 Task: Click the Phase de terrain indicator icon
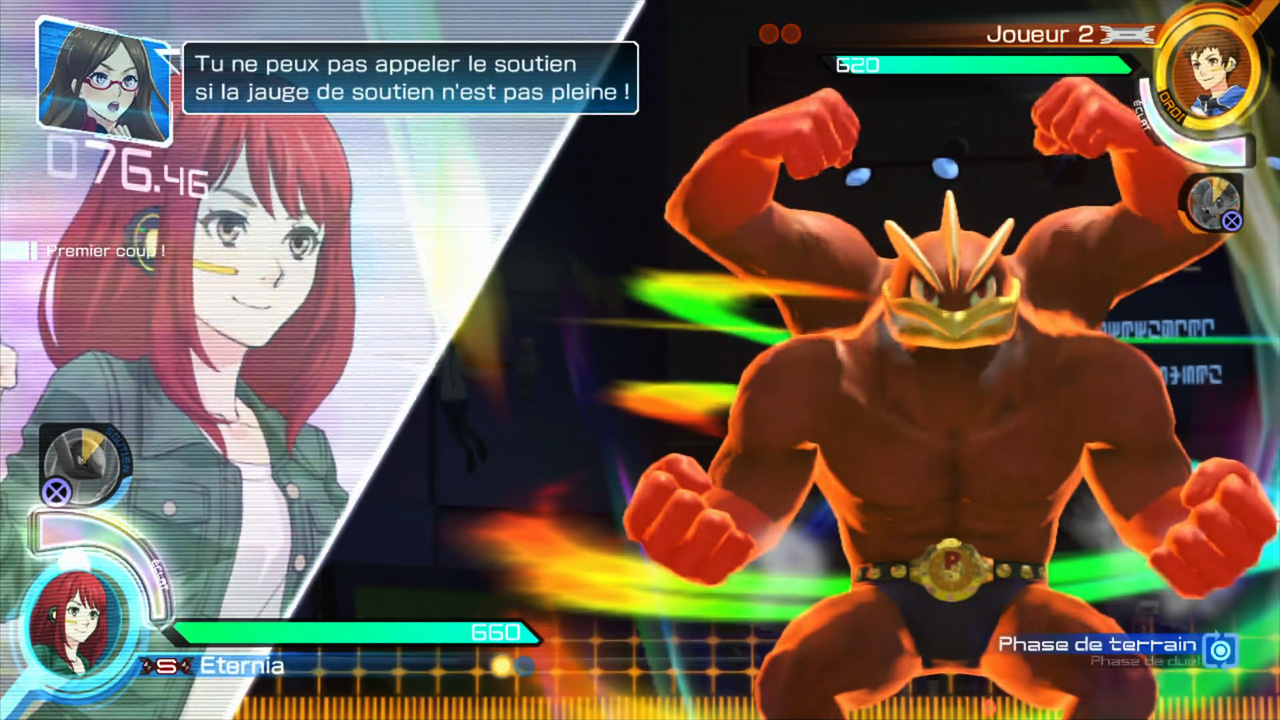[x=1219, y=648]
